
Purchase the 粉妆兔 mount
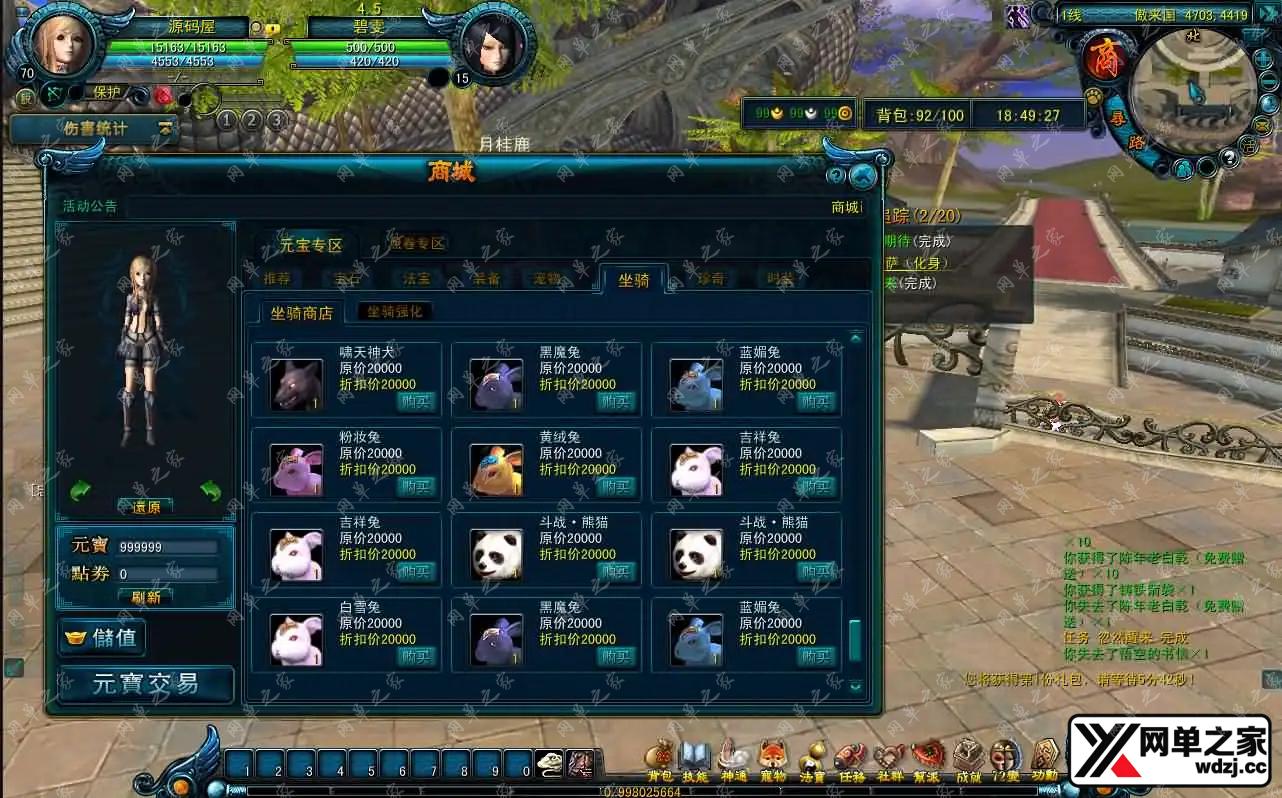click(416, 487)
